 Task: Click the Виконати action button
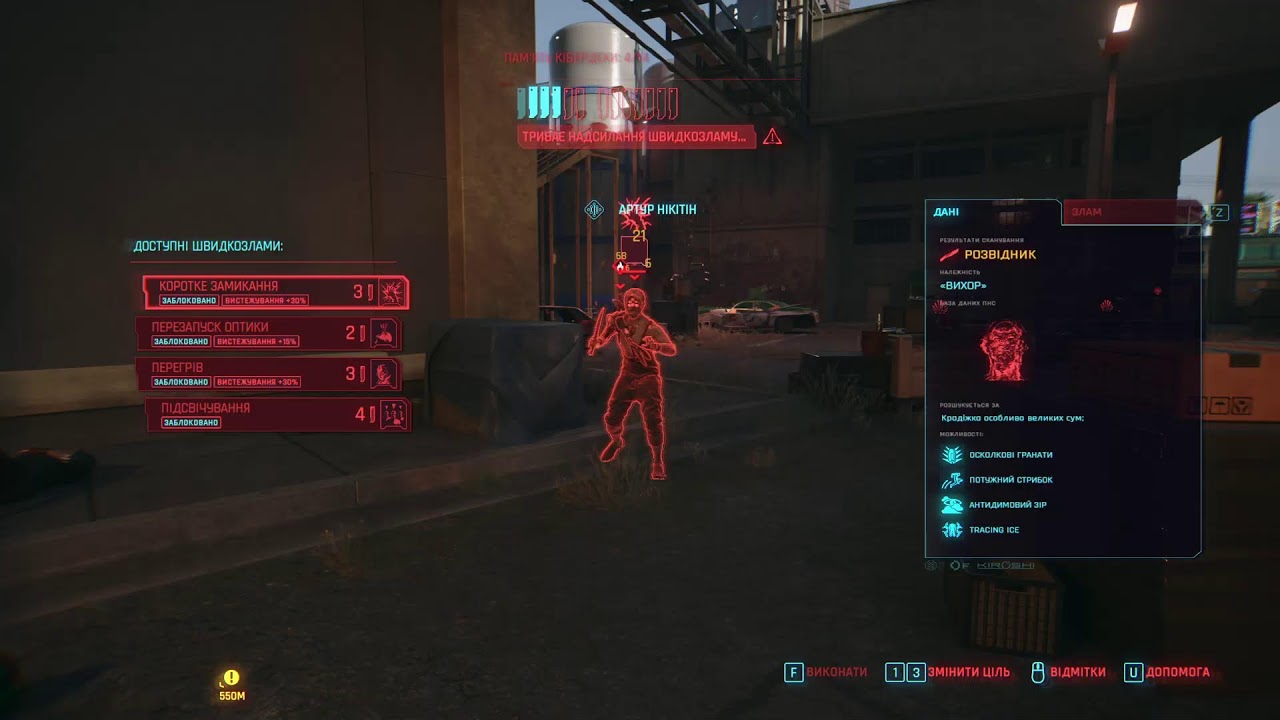(x=826, y=673)
